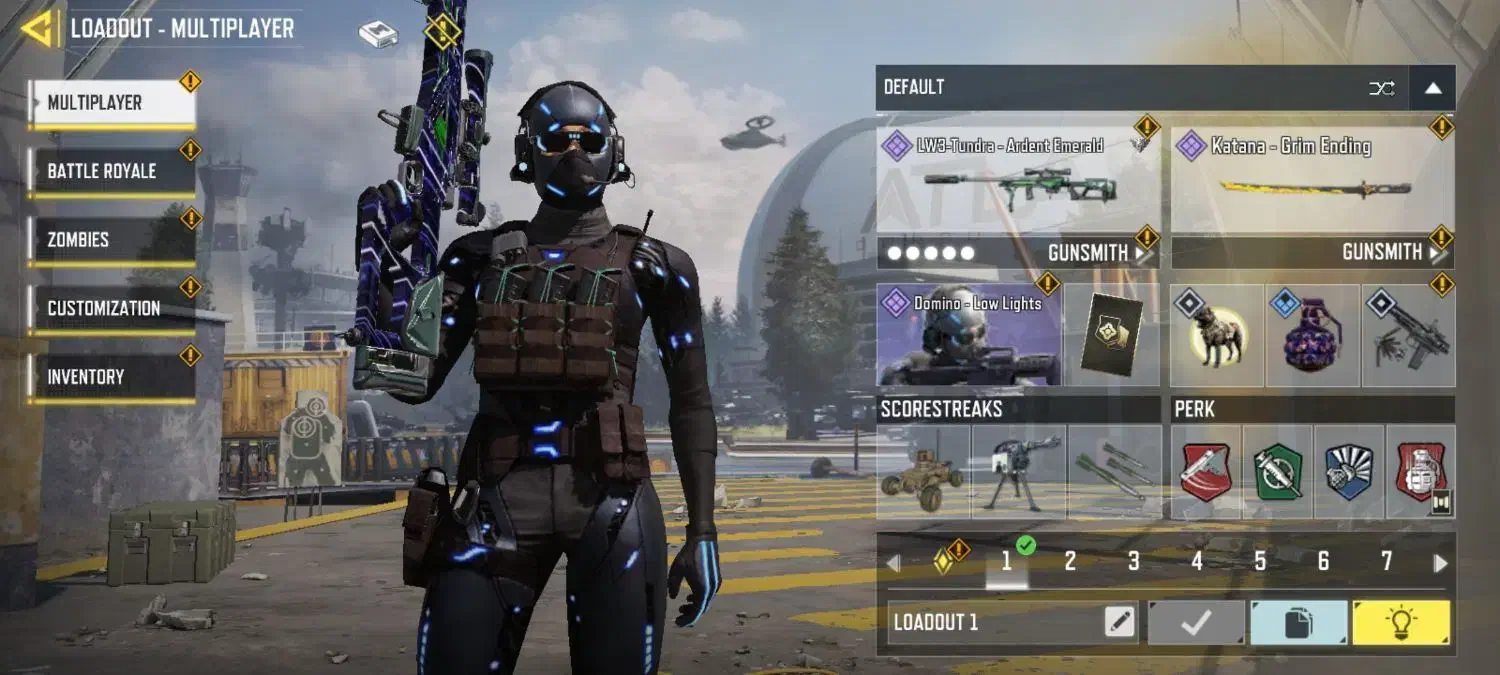This screenshot has height=675, width=1500.
Task: Select the Domino Low Lights operator
Action: tap(968, 335)
